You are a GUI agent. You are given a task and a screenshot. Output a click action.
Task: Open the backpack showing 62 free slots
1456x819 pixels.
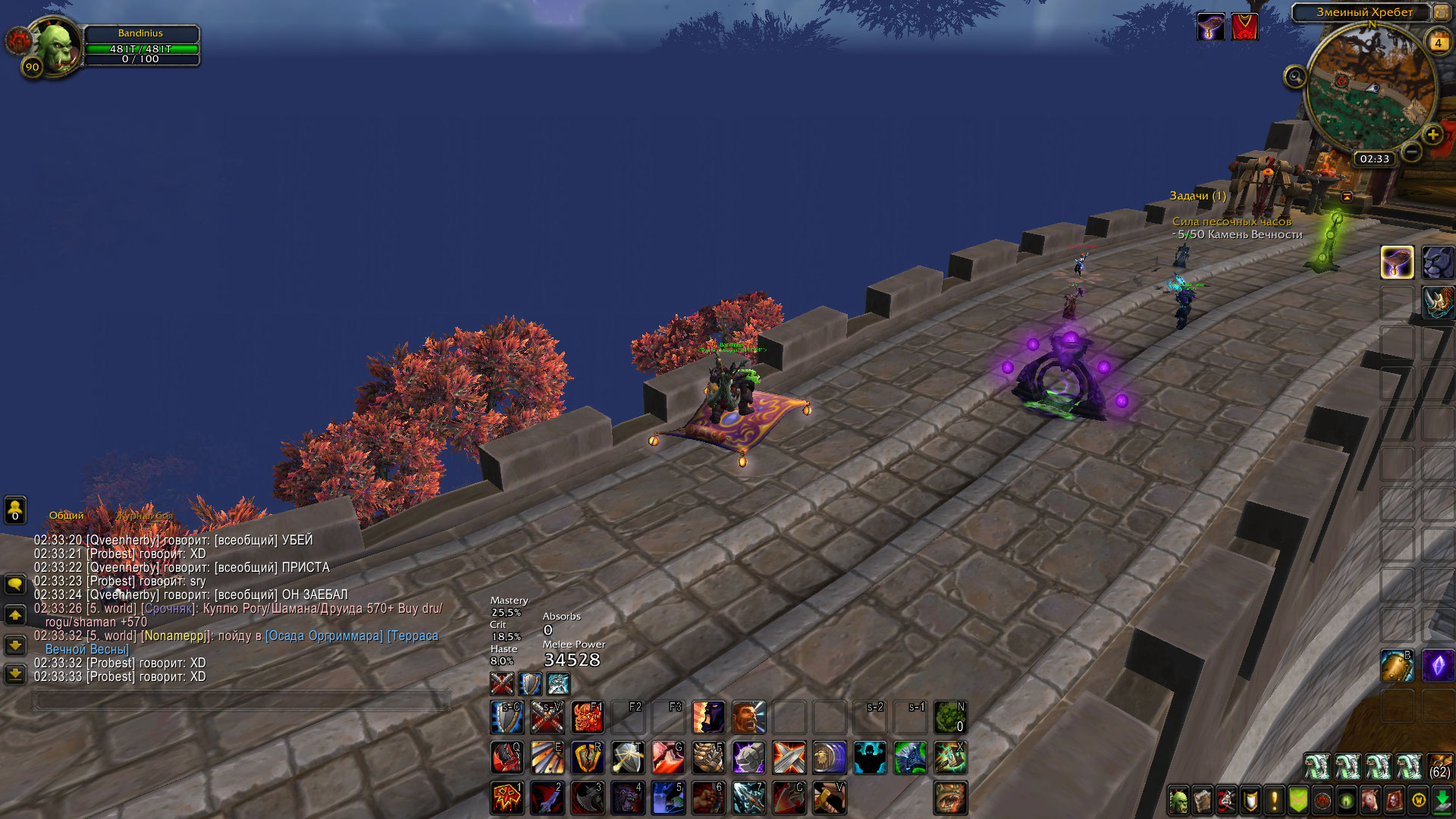click(x=1440, y=766)
